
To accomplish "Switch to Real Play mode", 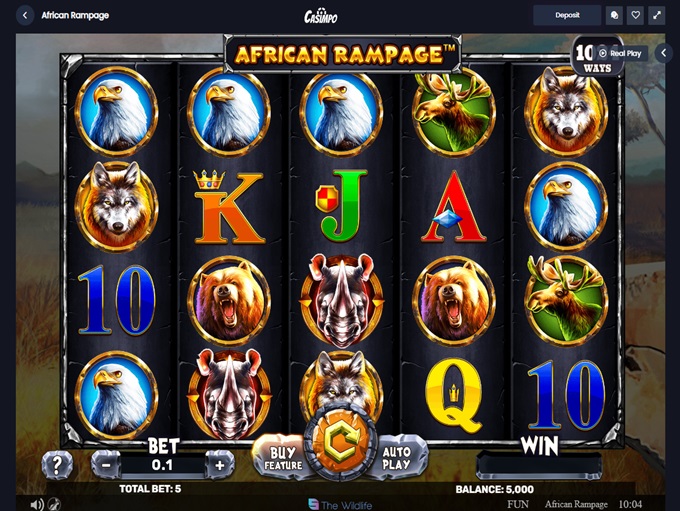I will (622, 53).
